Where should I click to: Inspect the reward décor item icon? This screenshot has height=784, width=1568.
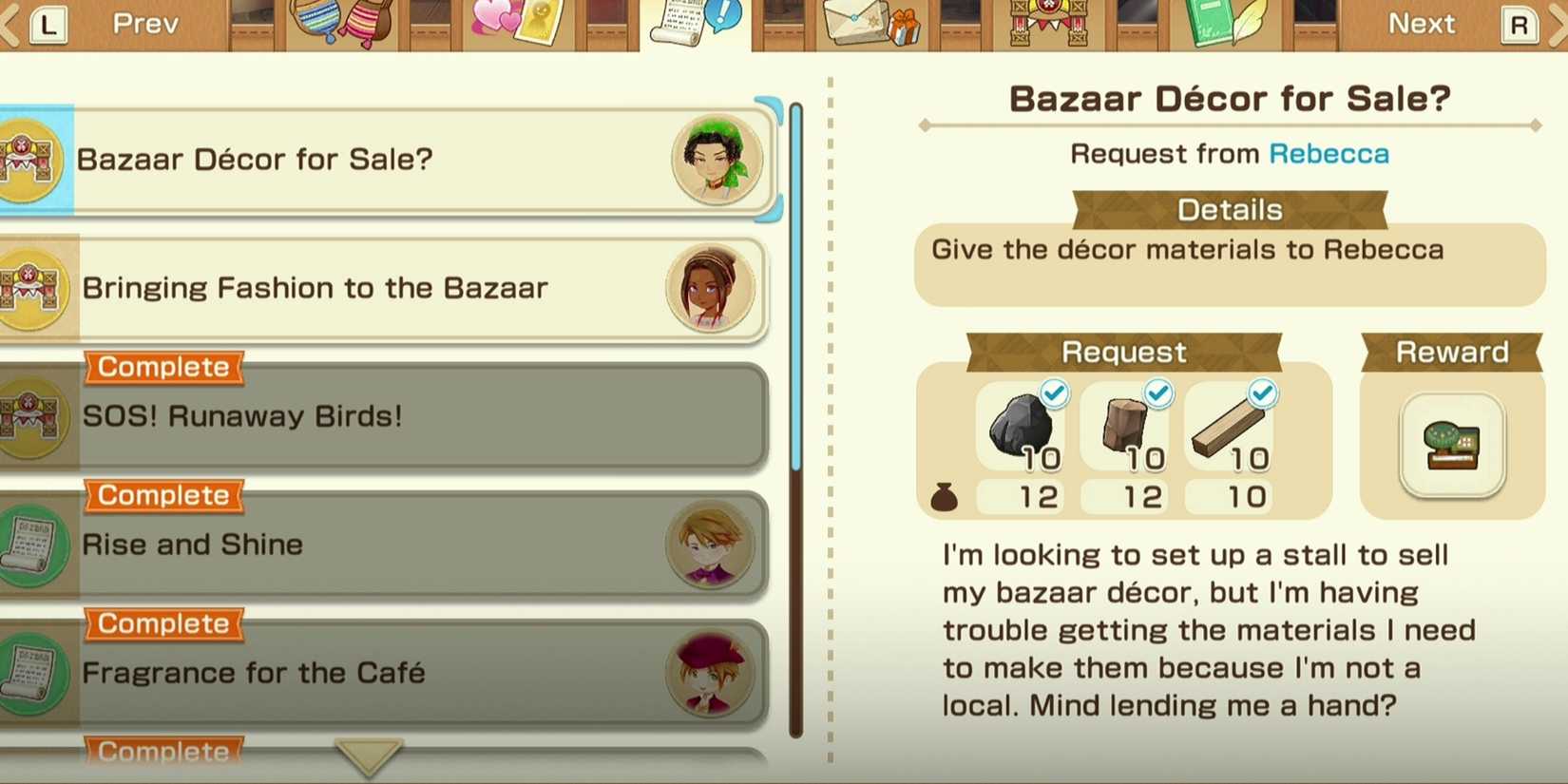tap(1451, 445)
